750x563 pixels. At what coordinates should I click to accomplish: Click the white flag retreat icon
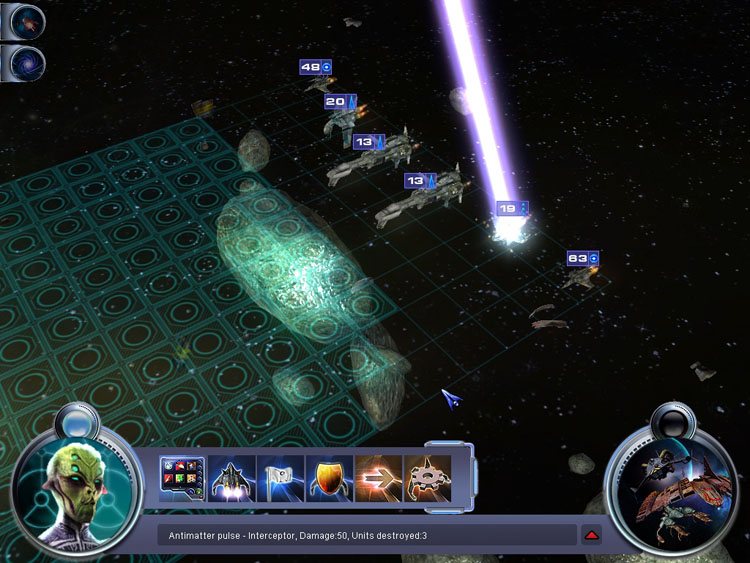click(280, 479)
